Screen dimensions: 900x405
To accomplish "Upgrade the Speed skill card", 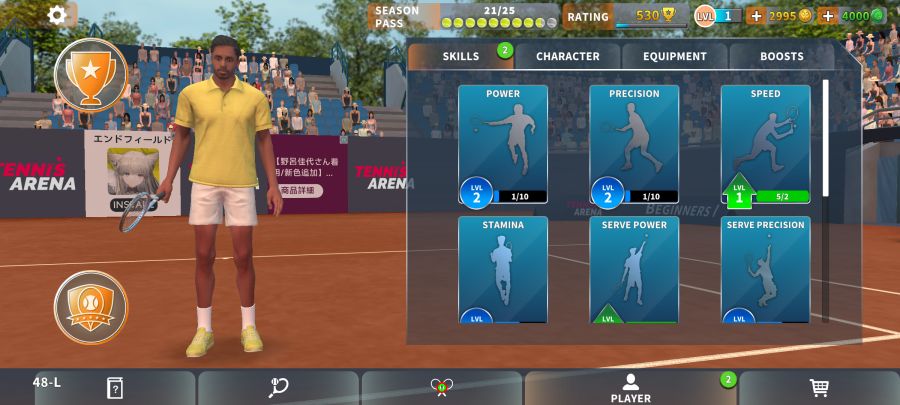I will pos(765,145).
